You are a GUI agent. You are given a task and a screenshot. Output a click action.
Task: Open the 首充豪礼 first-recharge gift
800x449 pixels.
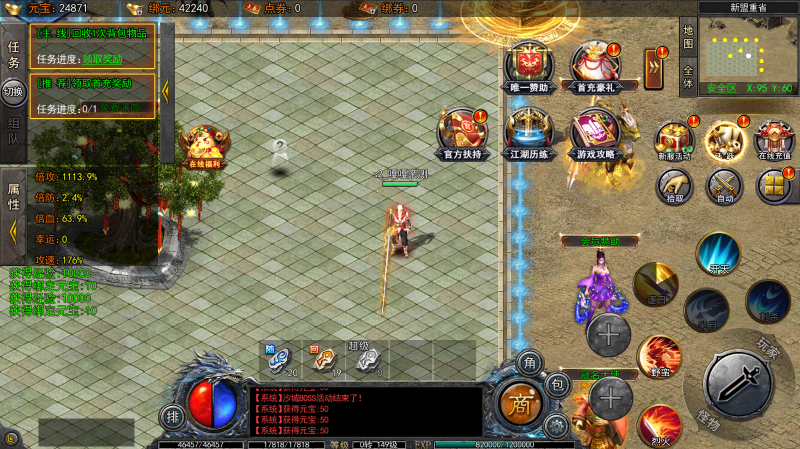click(594, 65)
